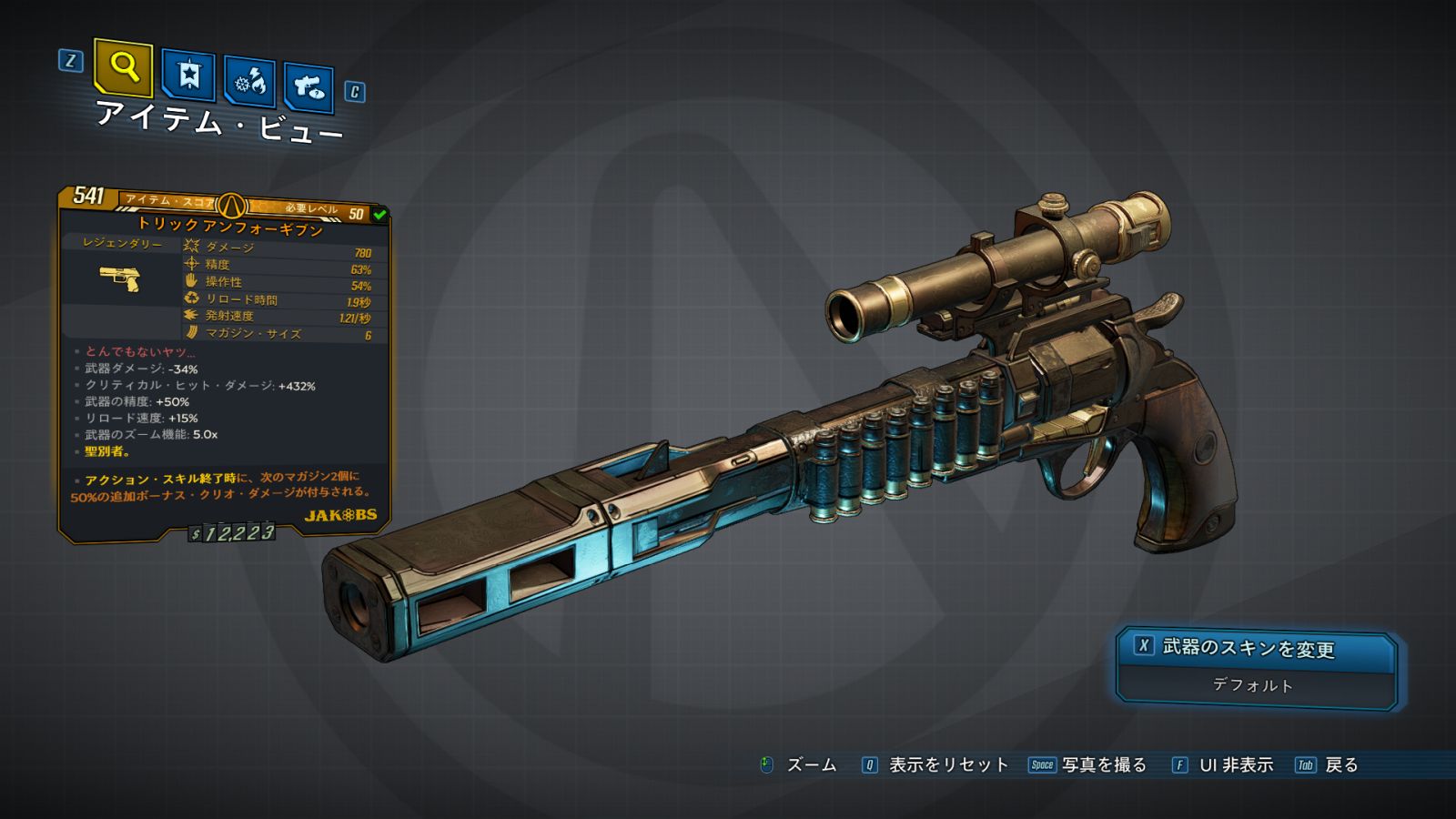Hide the UI
1456x819 pixels.
click(1235, 765)
